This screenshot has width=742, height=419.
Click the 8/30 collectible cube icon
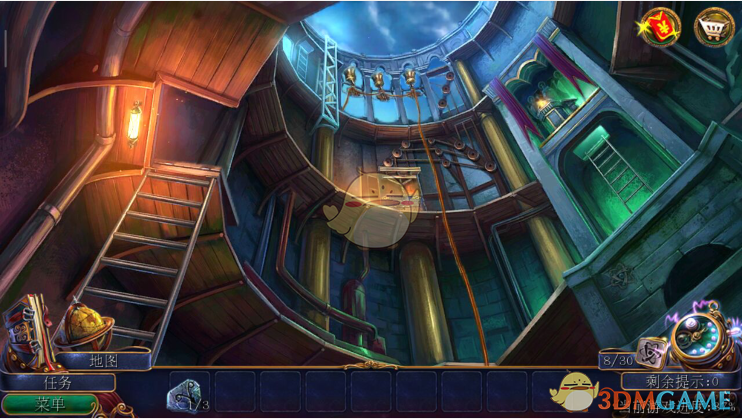pos(654,353)
